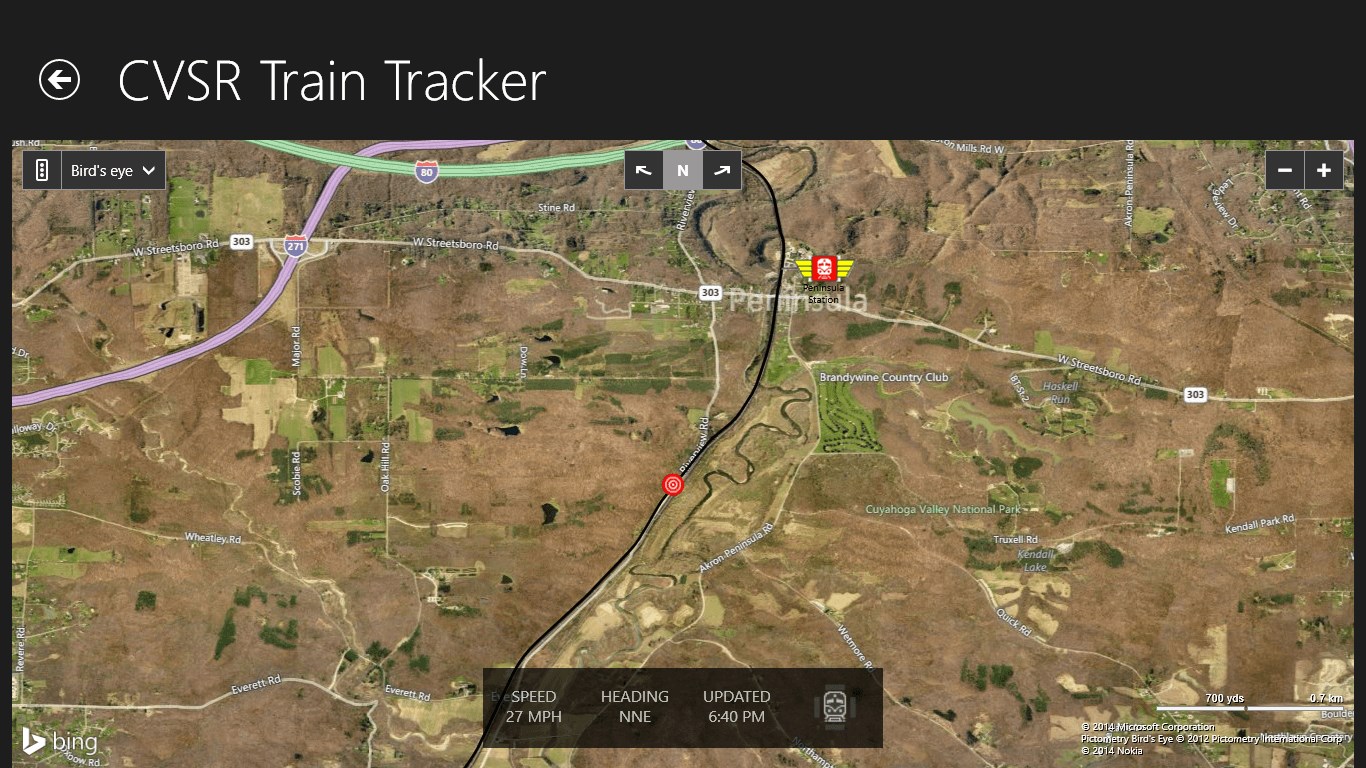Toggle the traffic light icon button
Screen dimensions: 1366x768
point(42,171)
